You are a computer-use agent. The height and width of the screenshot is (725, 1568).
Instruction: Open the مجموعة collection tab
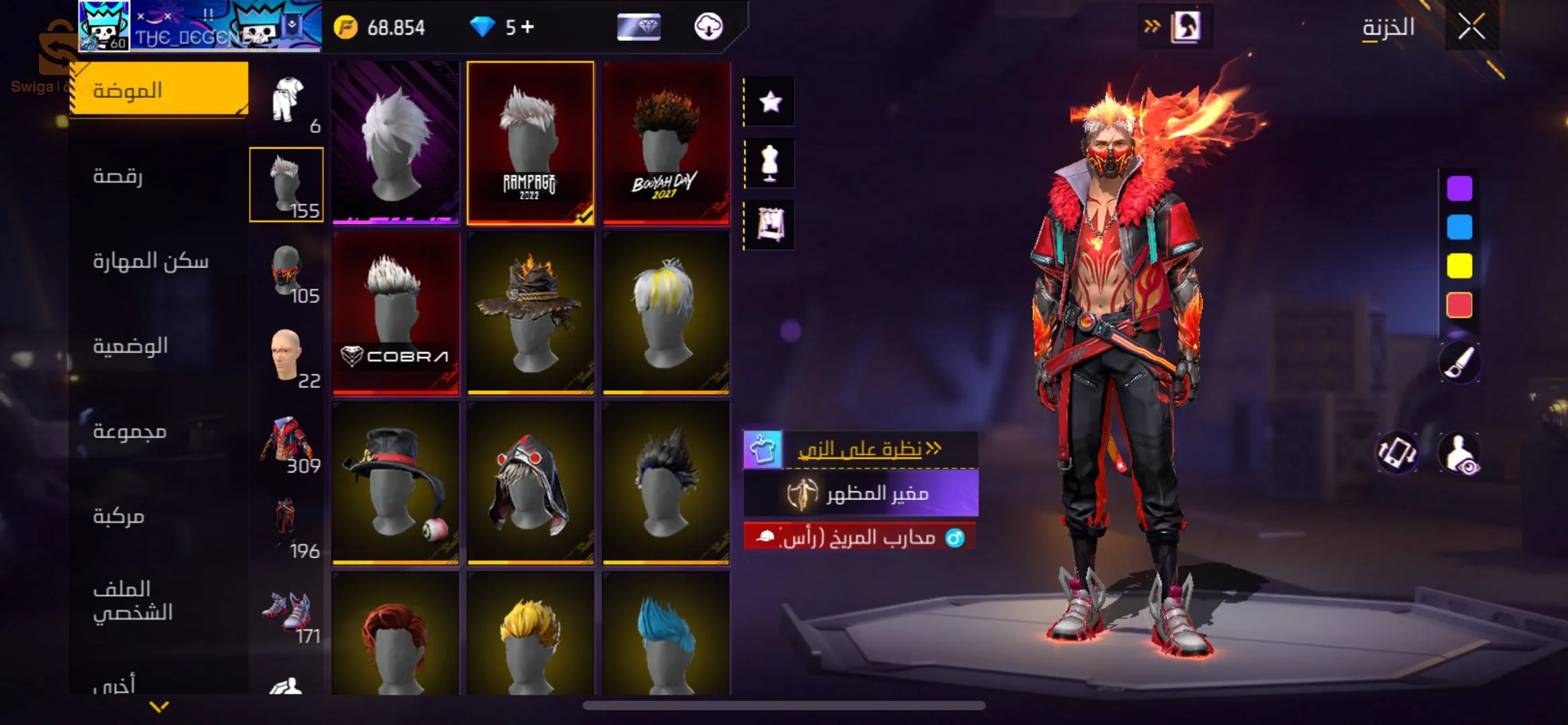[129, 431]
